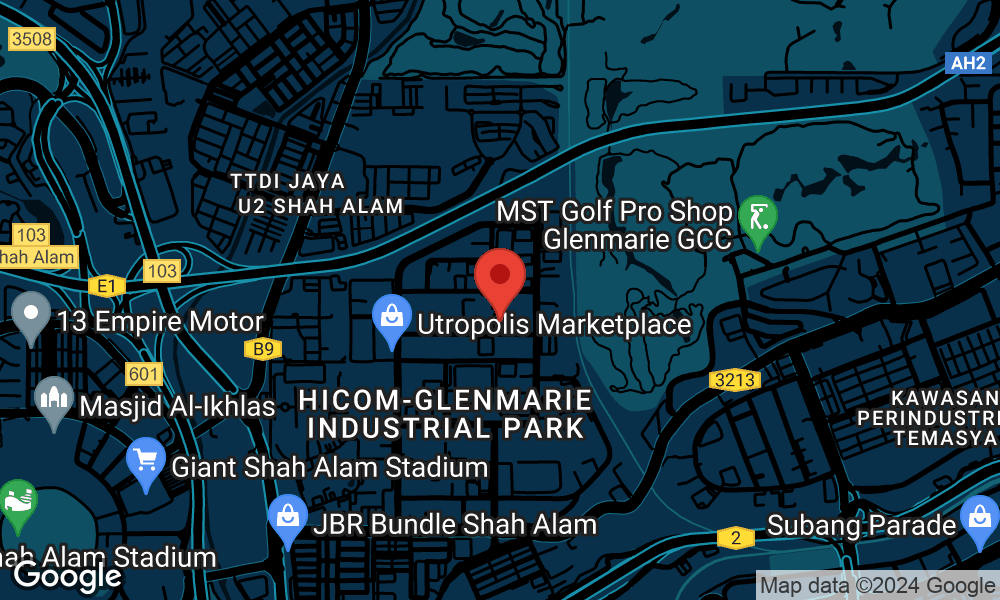Open the MST Golf Pro Shop marker
This screenshot has height=600, width=1000.
coord(758,217)
